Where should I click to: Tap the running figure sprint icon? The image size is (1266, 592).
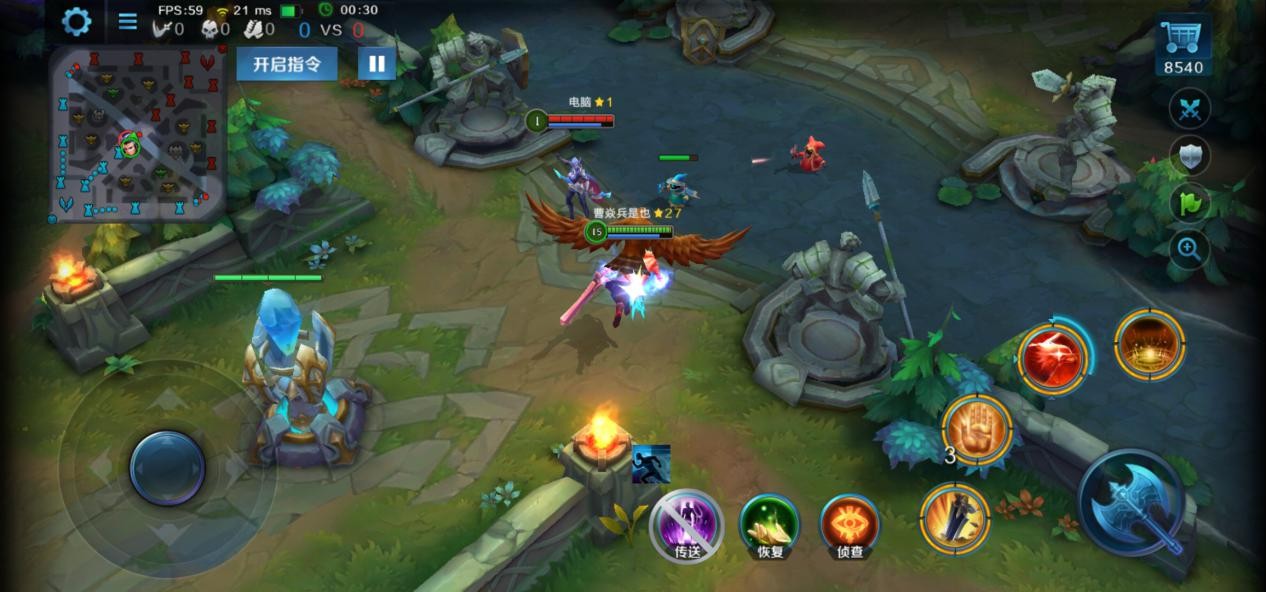651,464
